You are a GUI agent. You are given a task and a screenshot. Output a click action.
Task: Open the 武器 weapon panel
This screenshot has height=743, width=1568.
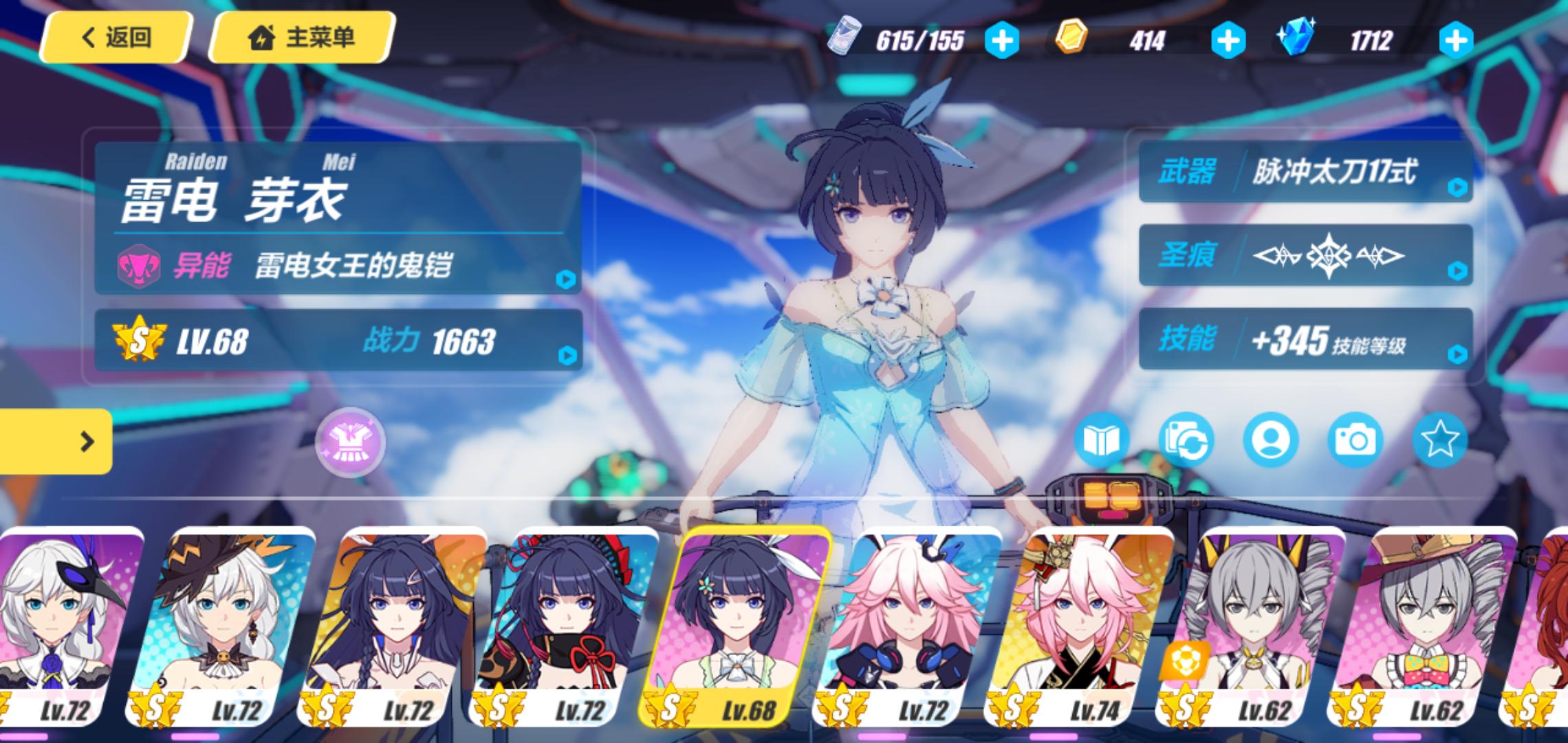coord(1305,172)
